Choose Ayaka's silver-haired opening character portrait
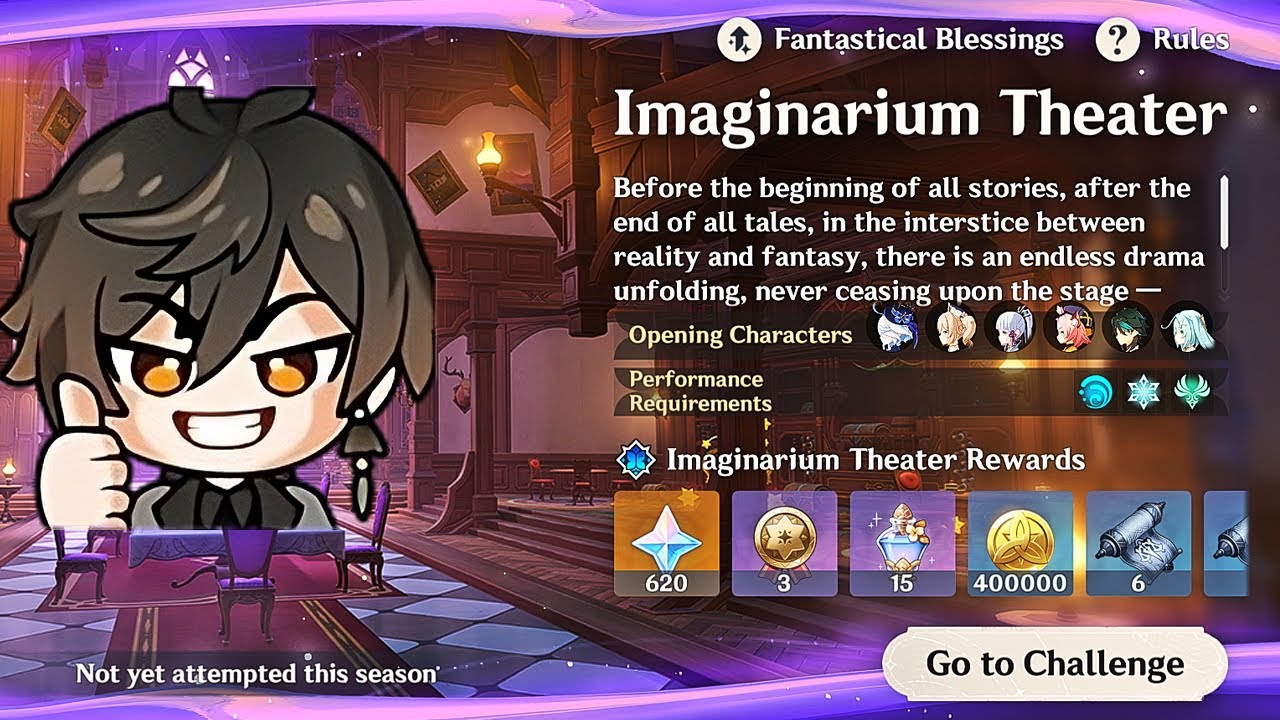Screen dimensions: 1280x720 pos(1010,329)
